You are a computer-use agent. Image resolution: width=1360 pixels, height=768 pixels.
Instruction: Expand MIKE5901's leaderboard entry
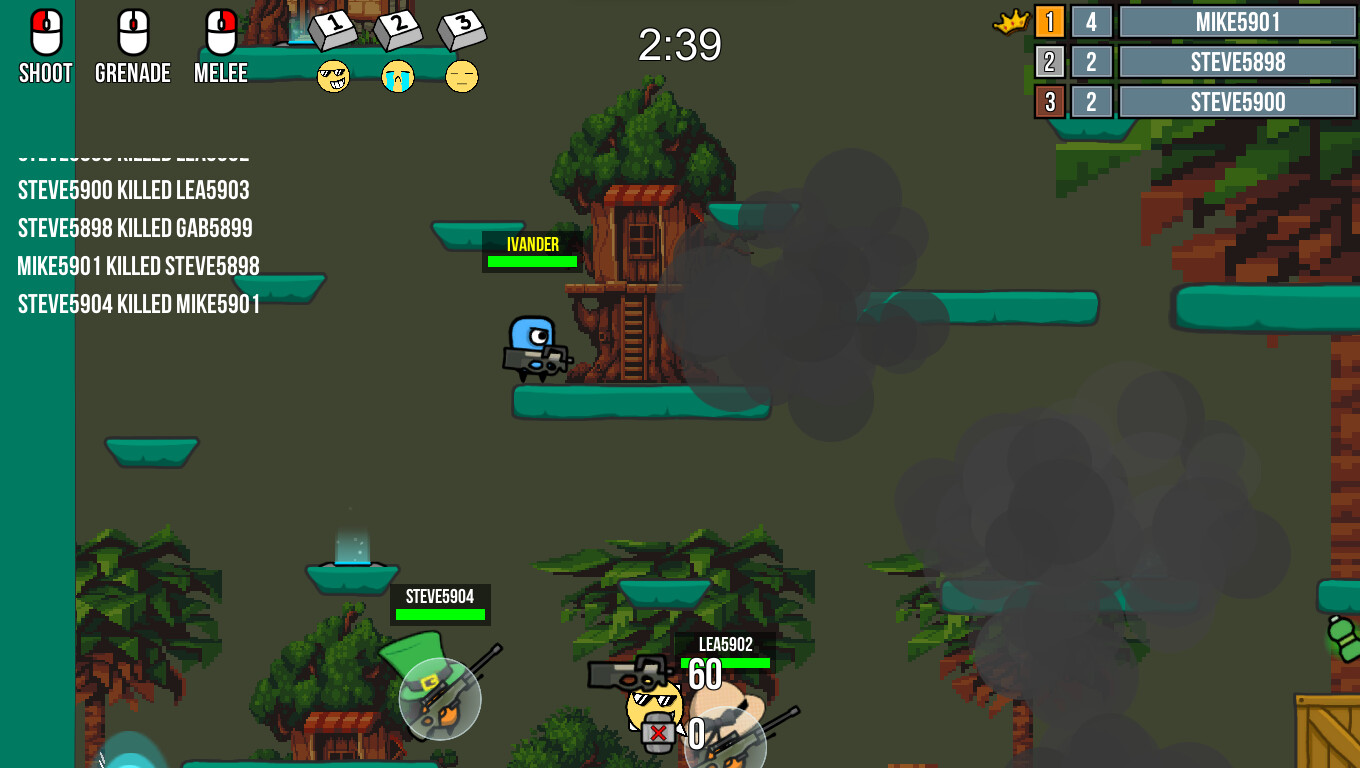click(x=1236, y=21)
